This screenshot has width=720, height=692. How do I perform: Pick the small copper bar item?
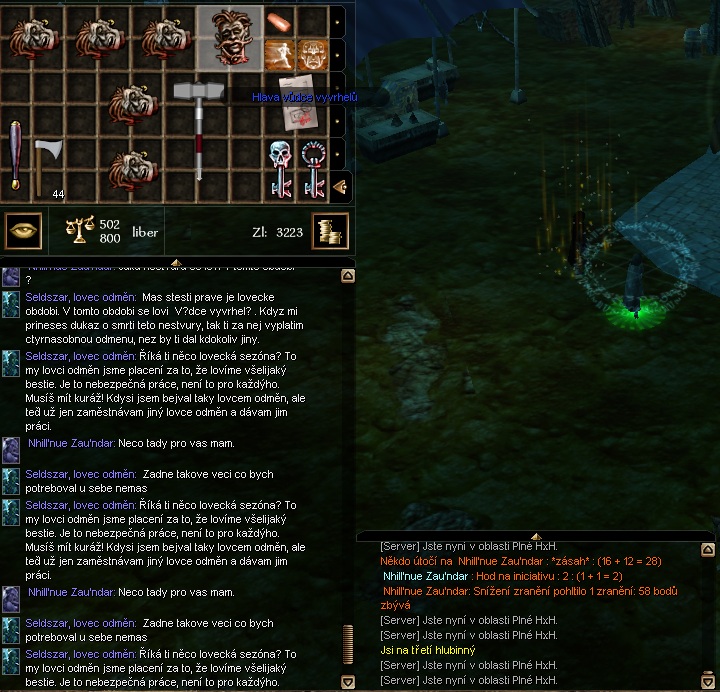[279, 22]
